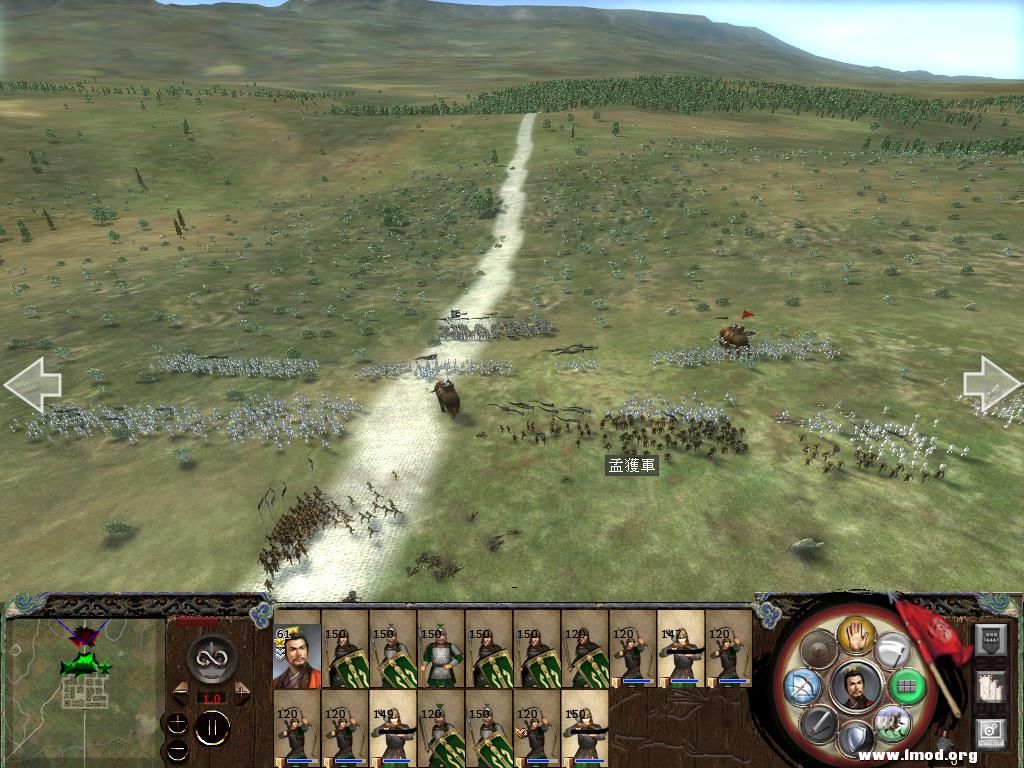Viewport: 1024px width, 768px height.
Task: Click the infinity symbol speed dial
Action: [x=212, y=658]
